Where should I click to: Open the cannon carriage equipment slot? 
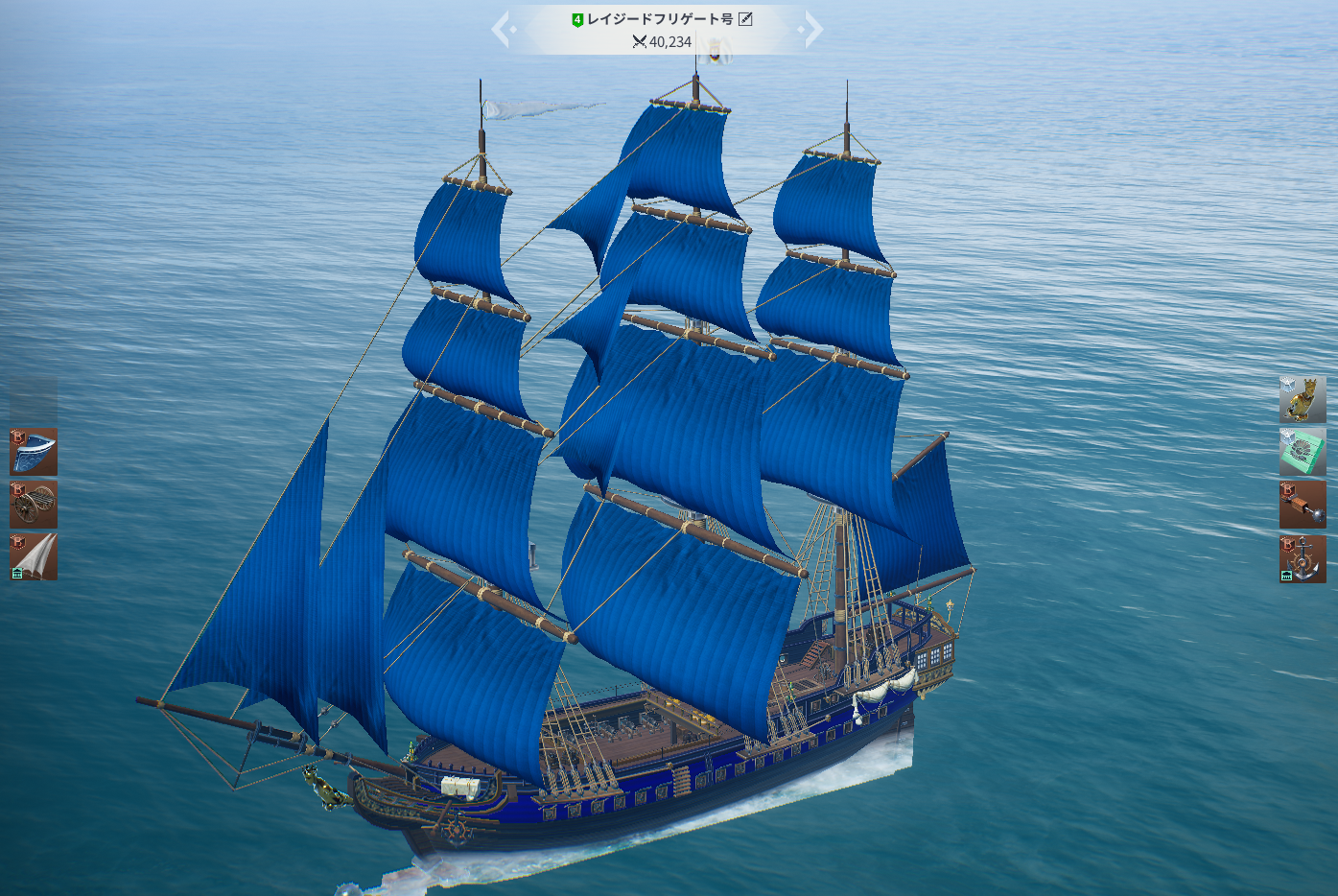tap(34, 505)
